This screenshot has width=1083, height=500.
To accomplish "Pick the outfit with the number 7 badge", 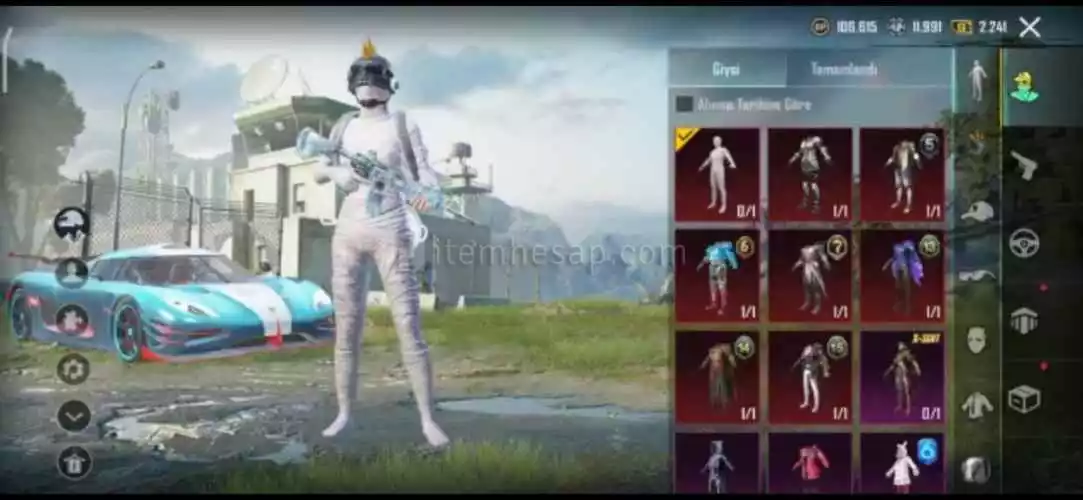I will 810,276.
